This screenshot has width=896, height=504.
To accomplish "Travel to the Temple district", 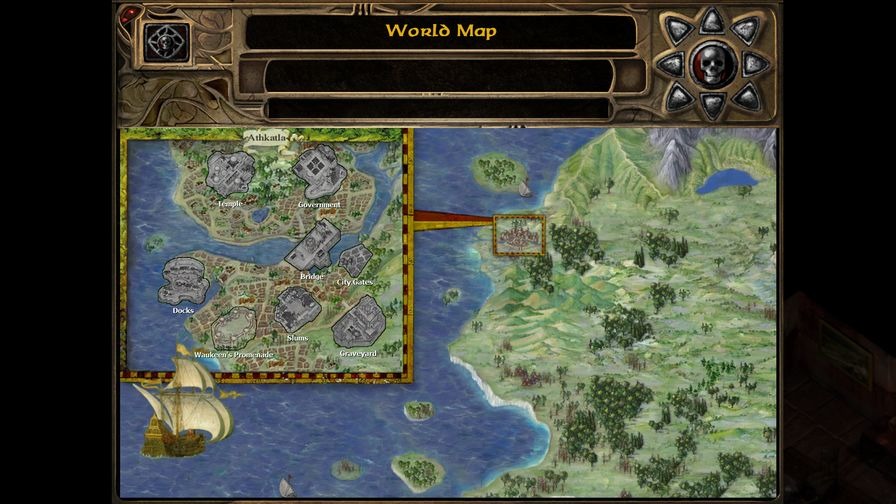I will (230, 173).
